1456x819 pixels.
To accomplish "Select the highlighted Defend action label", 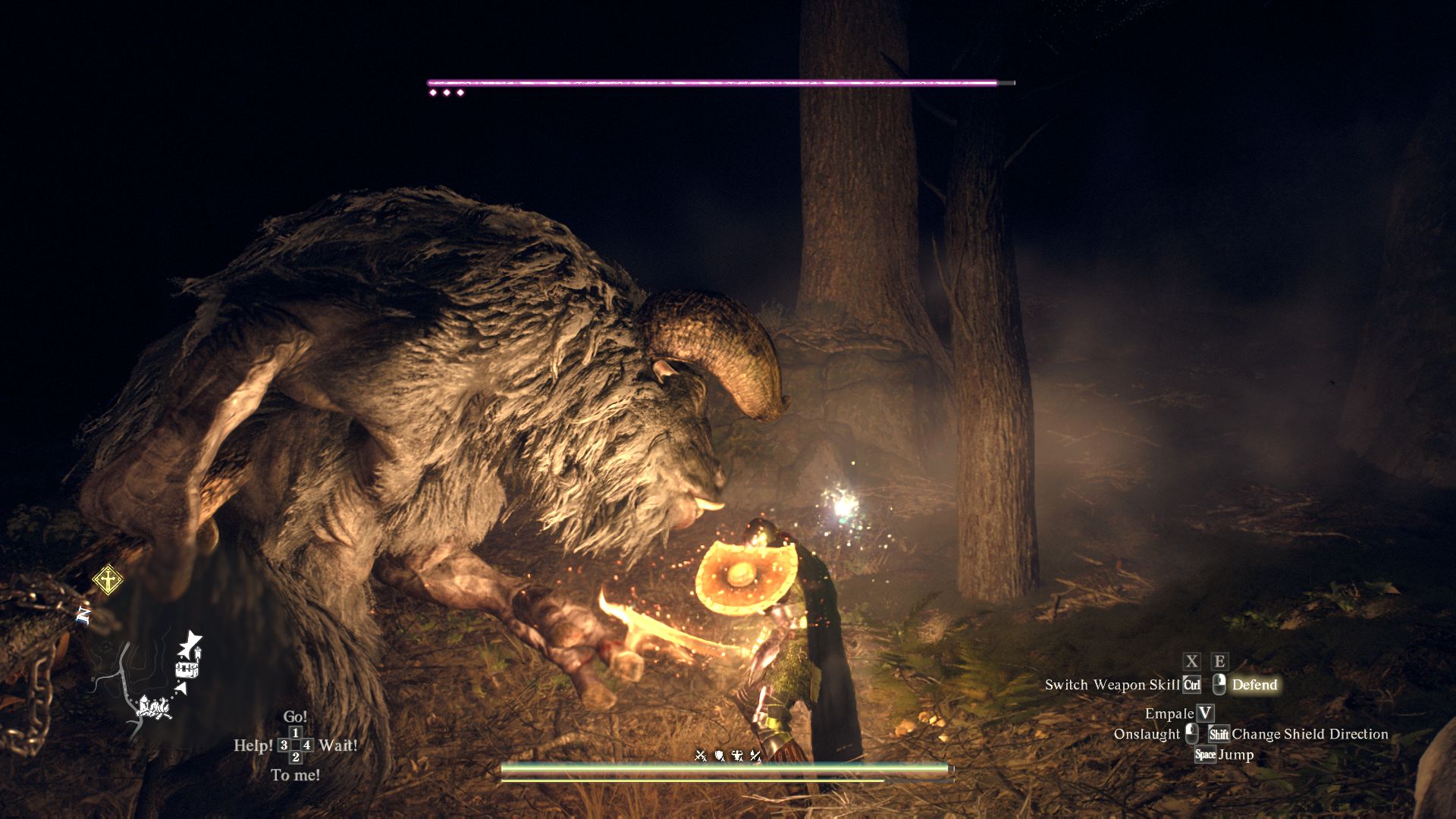I will coord(1254,685).
